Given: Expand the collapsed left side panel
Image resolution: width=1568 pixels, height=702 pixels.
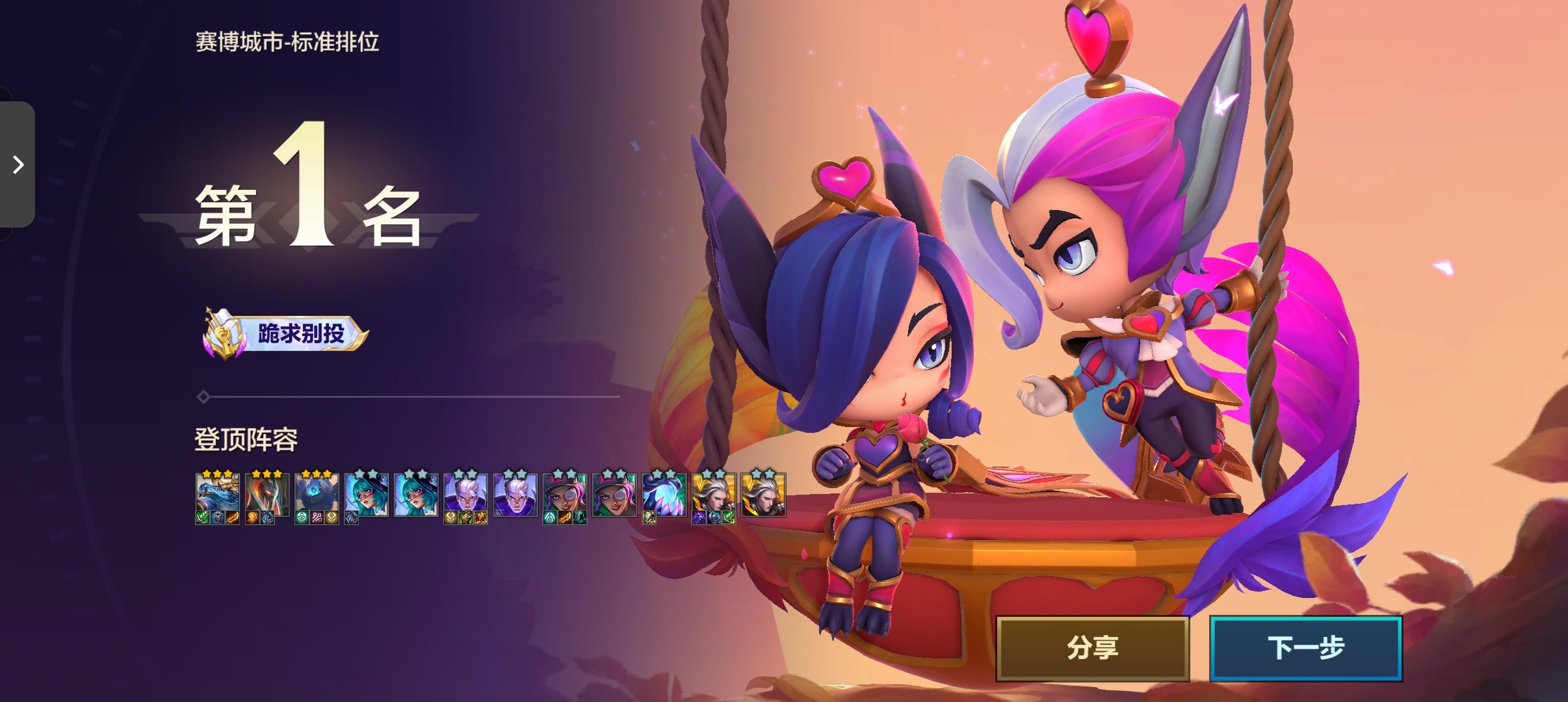Looking at the screenshot, I should tap(18, 166).
